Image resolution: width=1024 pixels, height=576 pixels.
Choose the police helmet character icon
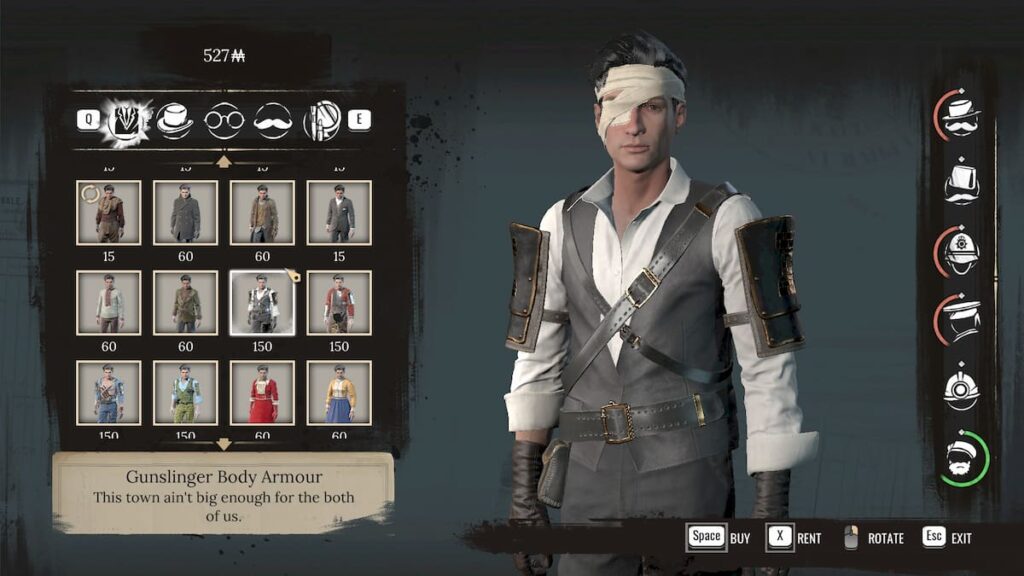(961, 251)
